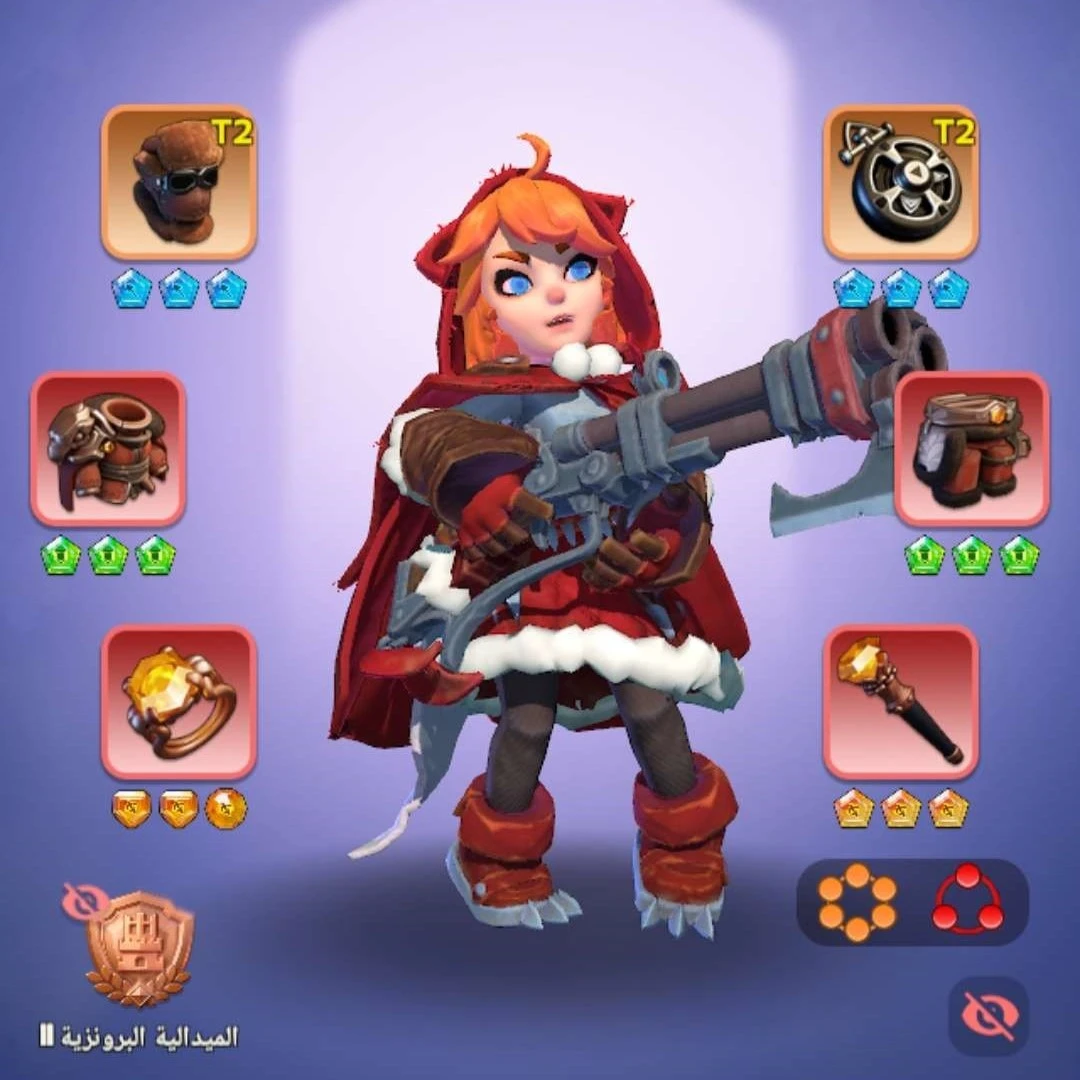The image size is (1080, 1080).
Task: Open the yellow gem ring slot
Action: [x=179, y=702]
